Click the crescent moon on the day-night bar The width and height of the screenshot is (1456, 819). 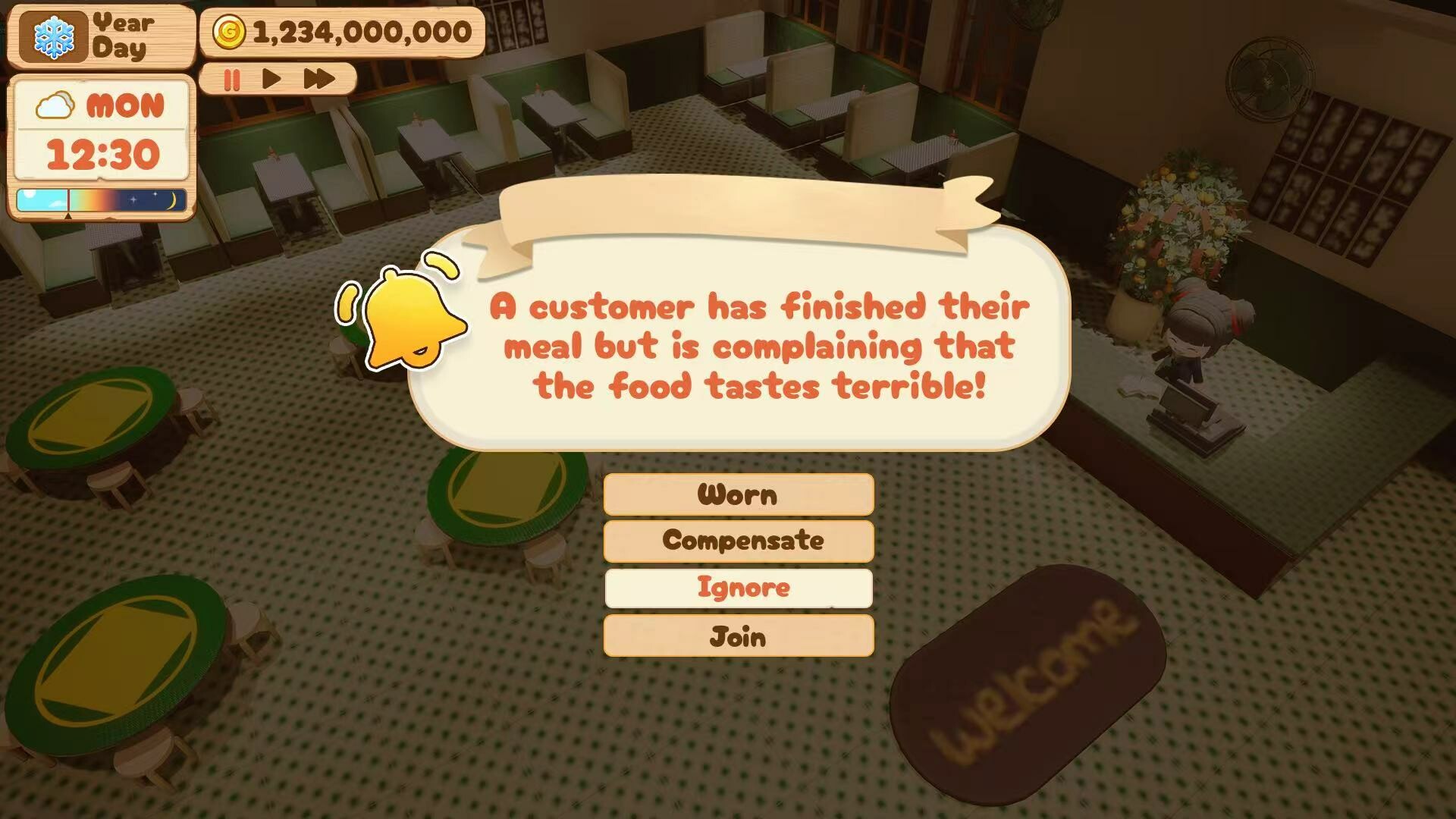click(171, 199)
